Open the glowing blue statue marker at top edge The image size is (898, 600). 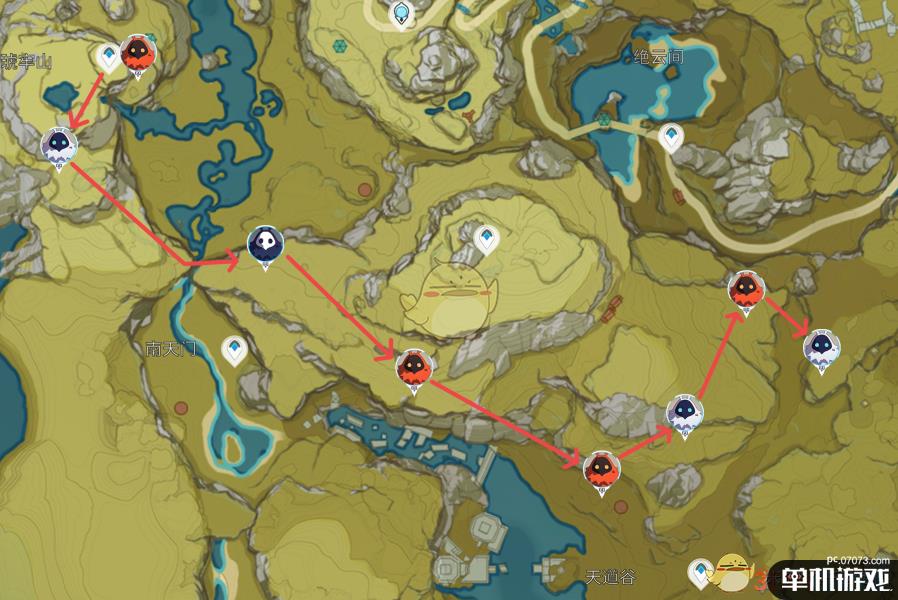(402, 14)
